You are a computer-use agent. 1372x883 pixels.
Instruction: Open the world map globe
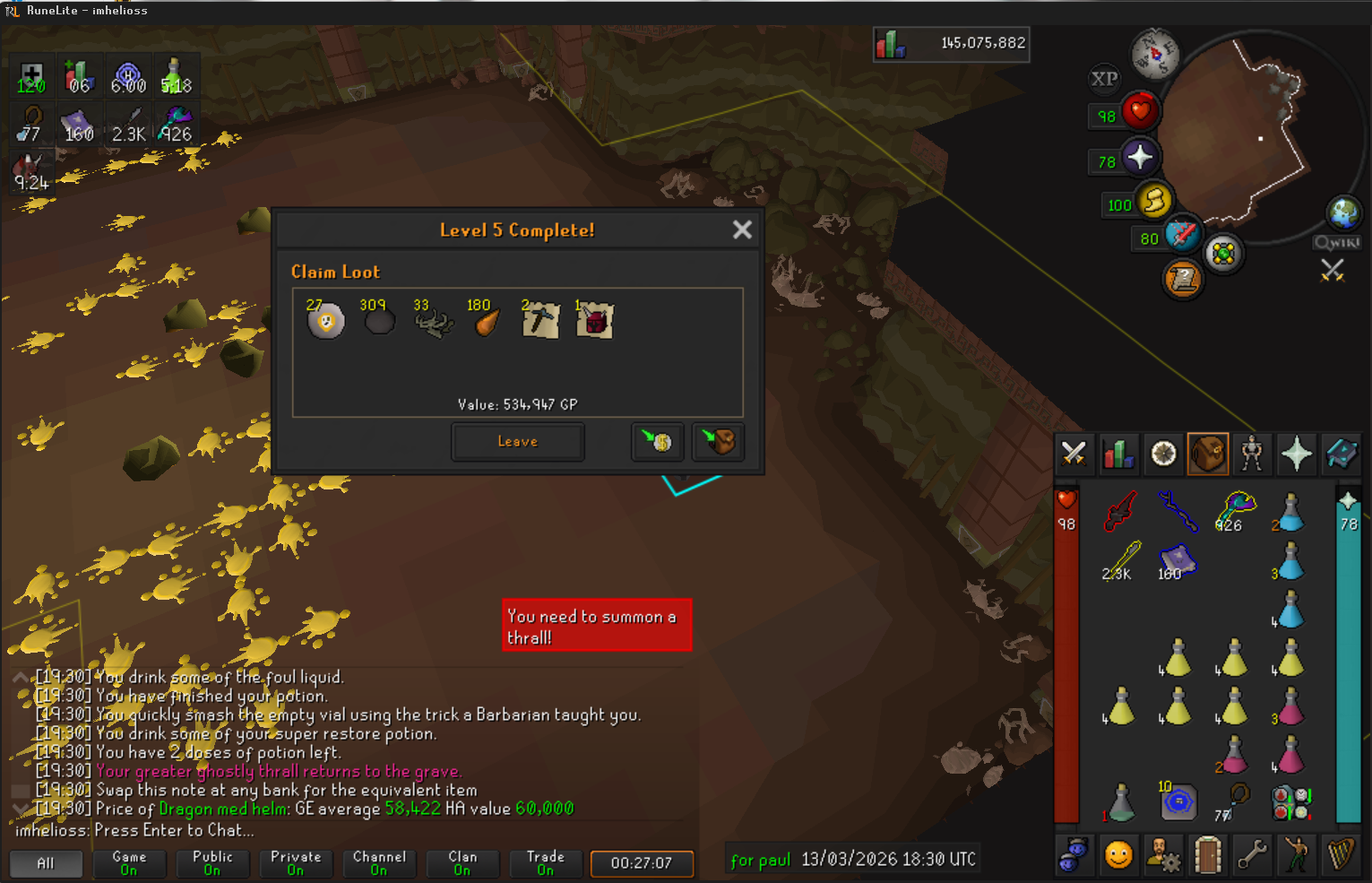pos(1344,213)
